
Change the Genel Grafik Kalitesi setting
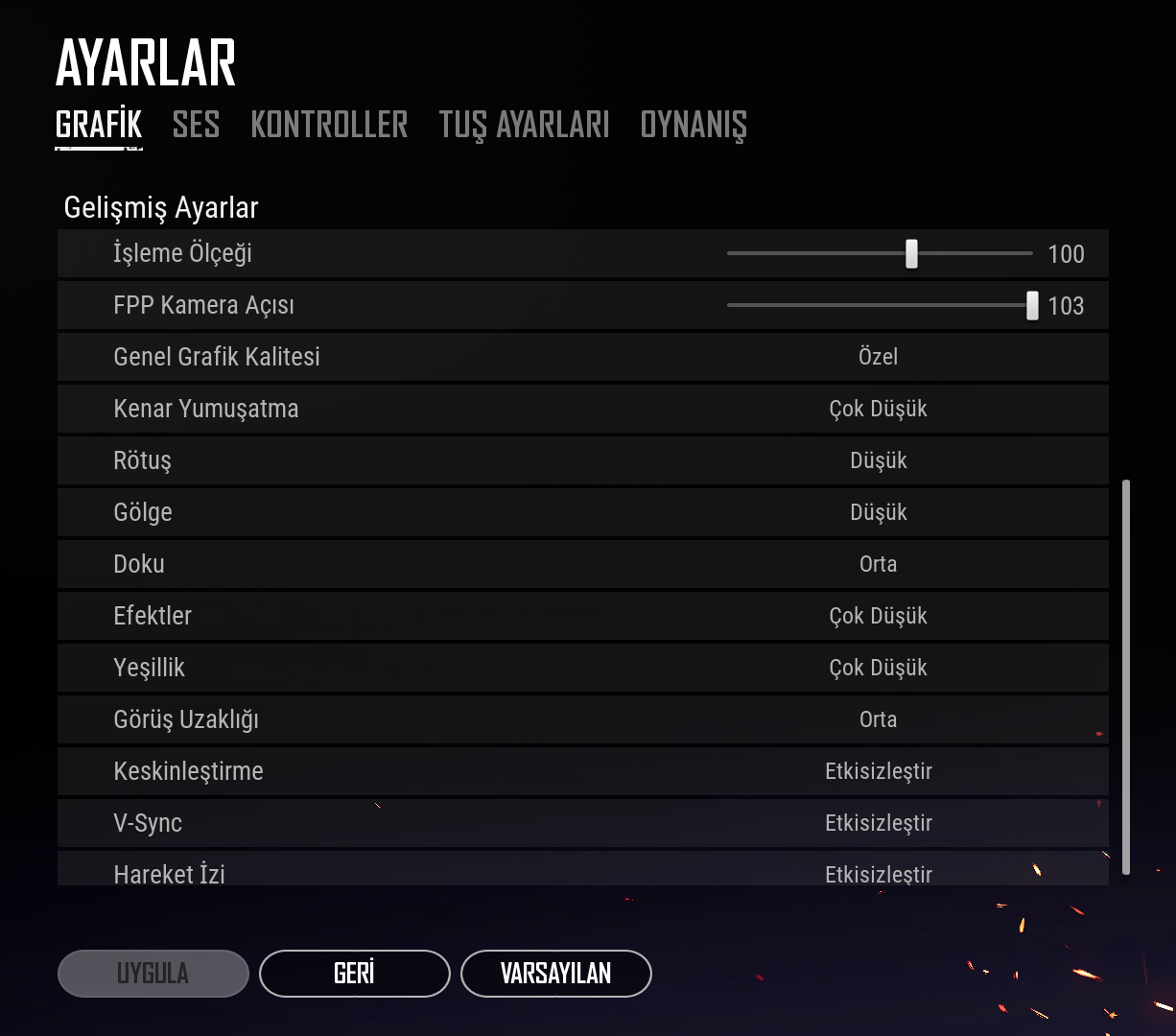(x=878, y=357)
